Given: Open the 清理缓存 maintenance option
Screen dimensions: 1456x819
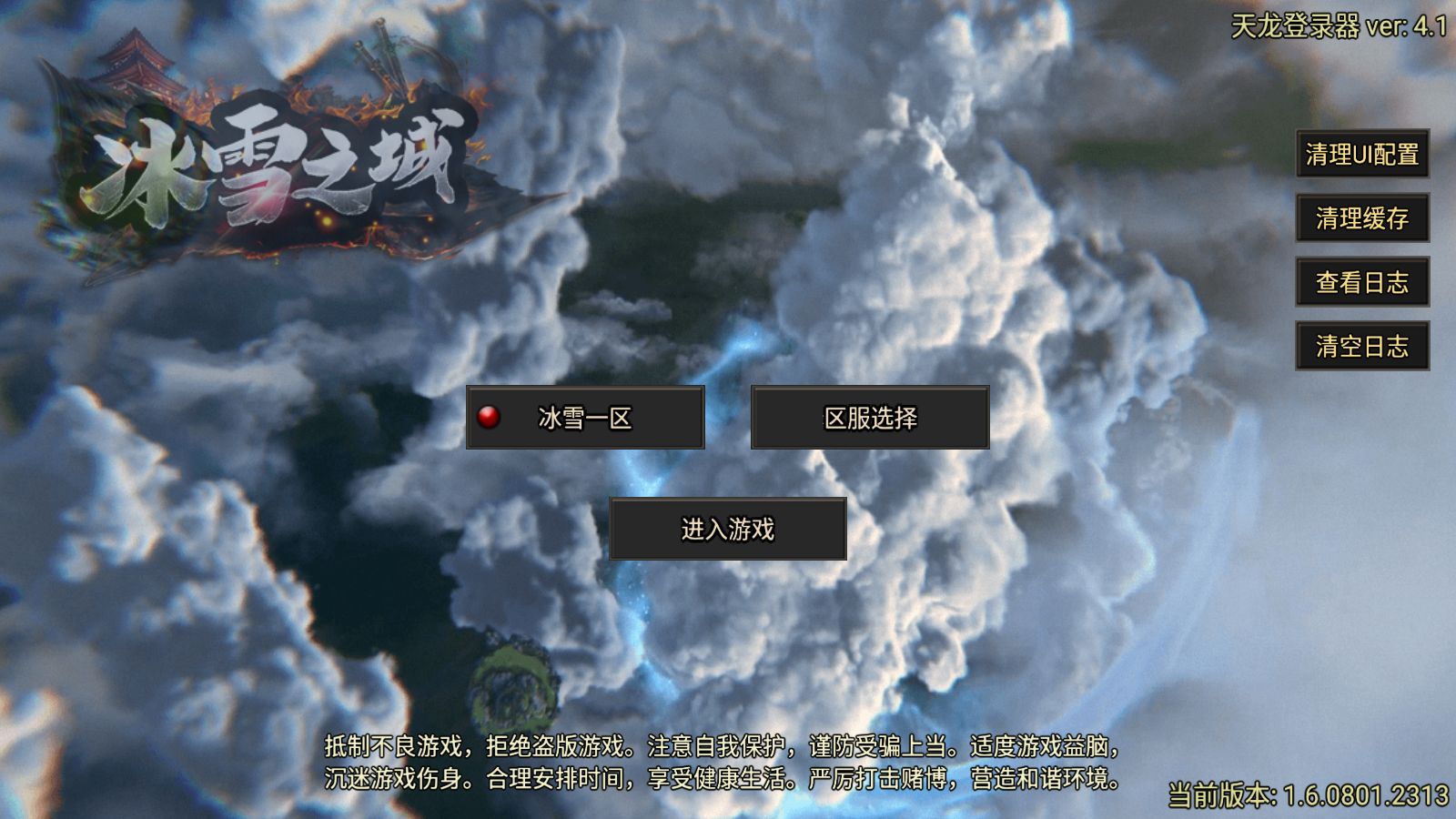Looking at the screenshot, I should pyautogui.click(x=1362, y=220).
